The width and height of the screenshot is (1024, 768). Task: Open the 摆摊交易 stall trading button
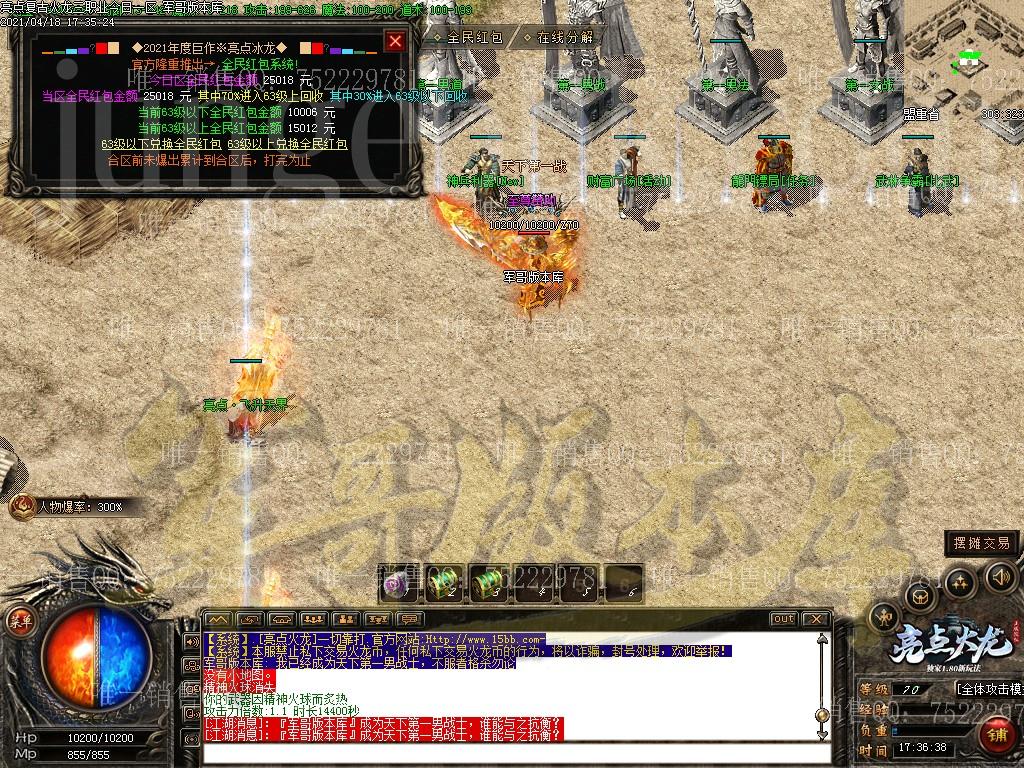click(982, 543)
